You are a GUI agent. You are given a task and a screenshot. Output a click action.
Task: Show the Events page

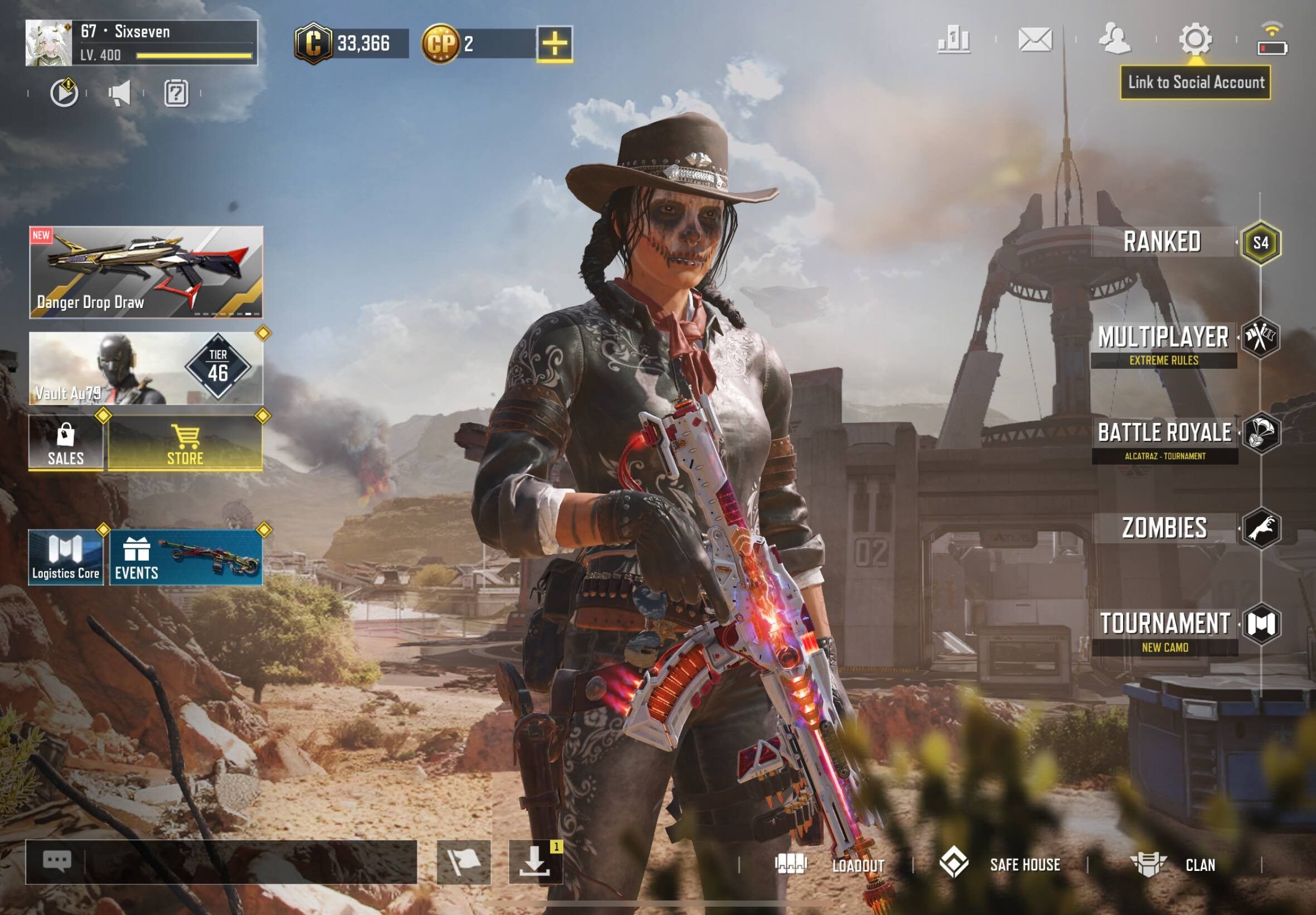(x=186, y=557)
